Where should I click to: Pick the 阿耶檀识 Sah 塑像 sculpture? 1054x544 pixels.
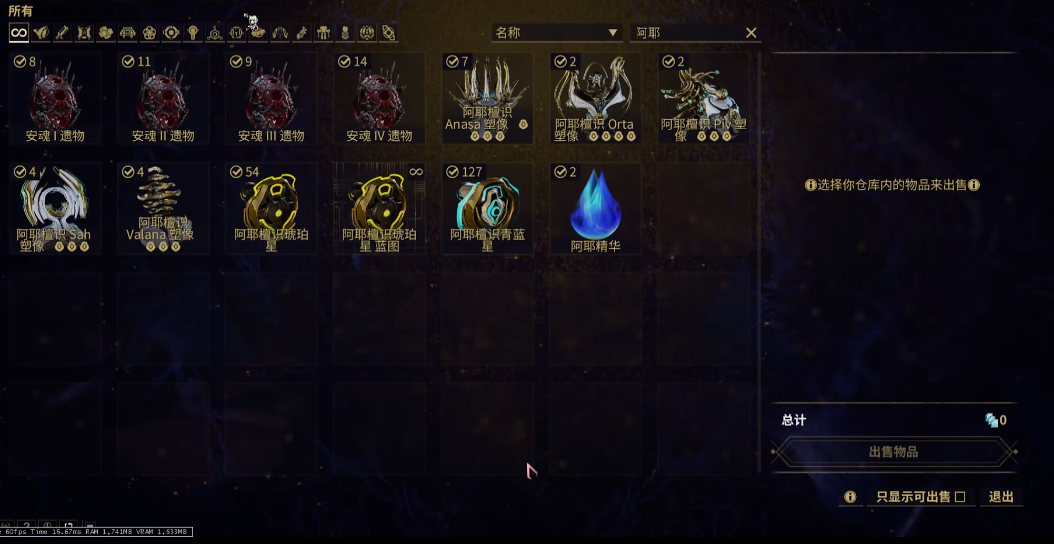click(x=55, y=209)
